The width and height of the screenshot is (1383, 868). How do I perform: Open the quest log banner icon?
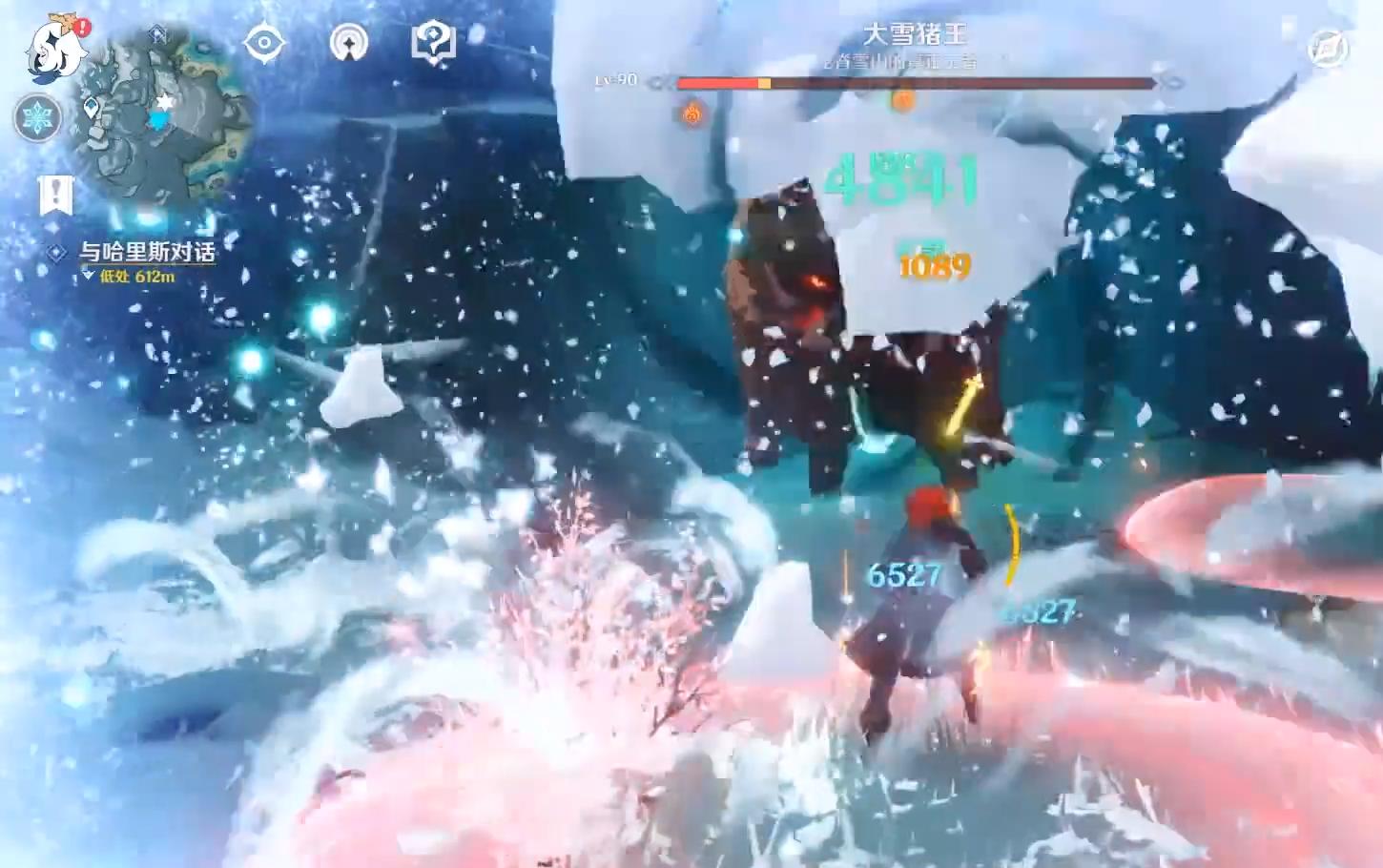[x=56, y=195]
